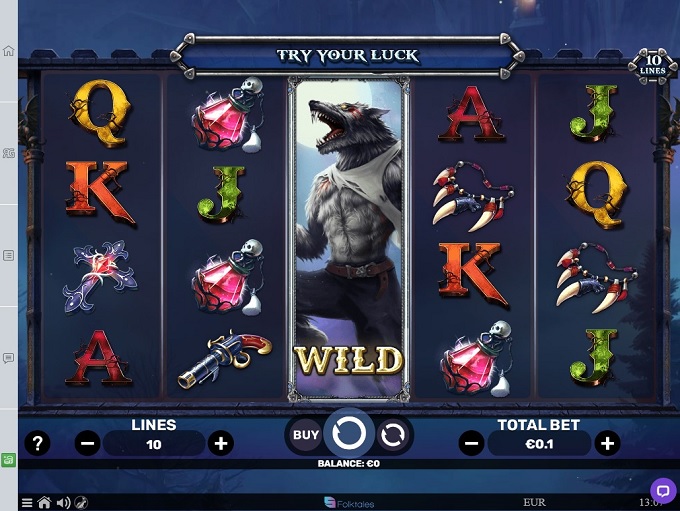Click the sidebar home icon
Image resolution: width=680 pixels, height=511 pixels.
tap(9, 51)
